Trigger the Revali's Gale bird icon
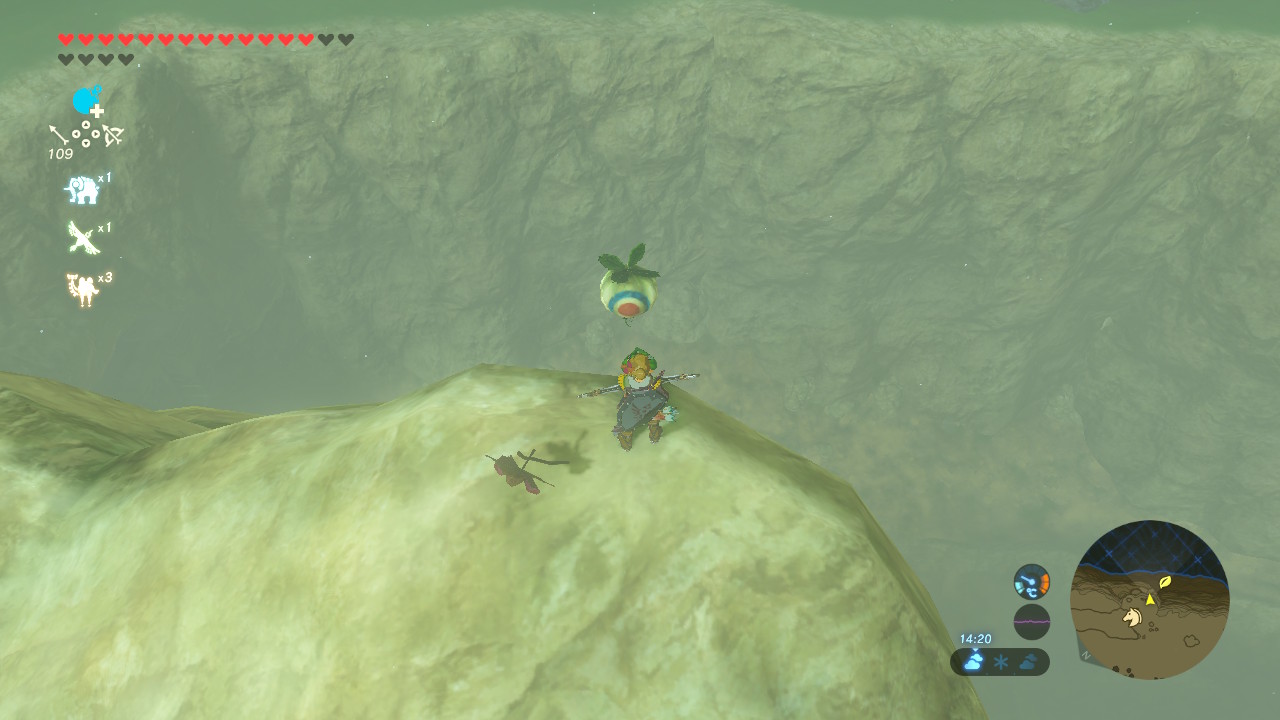The width and height of the screenshot is (1280, 720). click(81, 238)
